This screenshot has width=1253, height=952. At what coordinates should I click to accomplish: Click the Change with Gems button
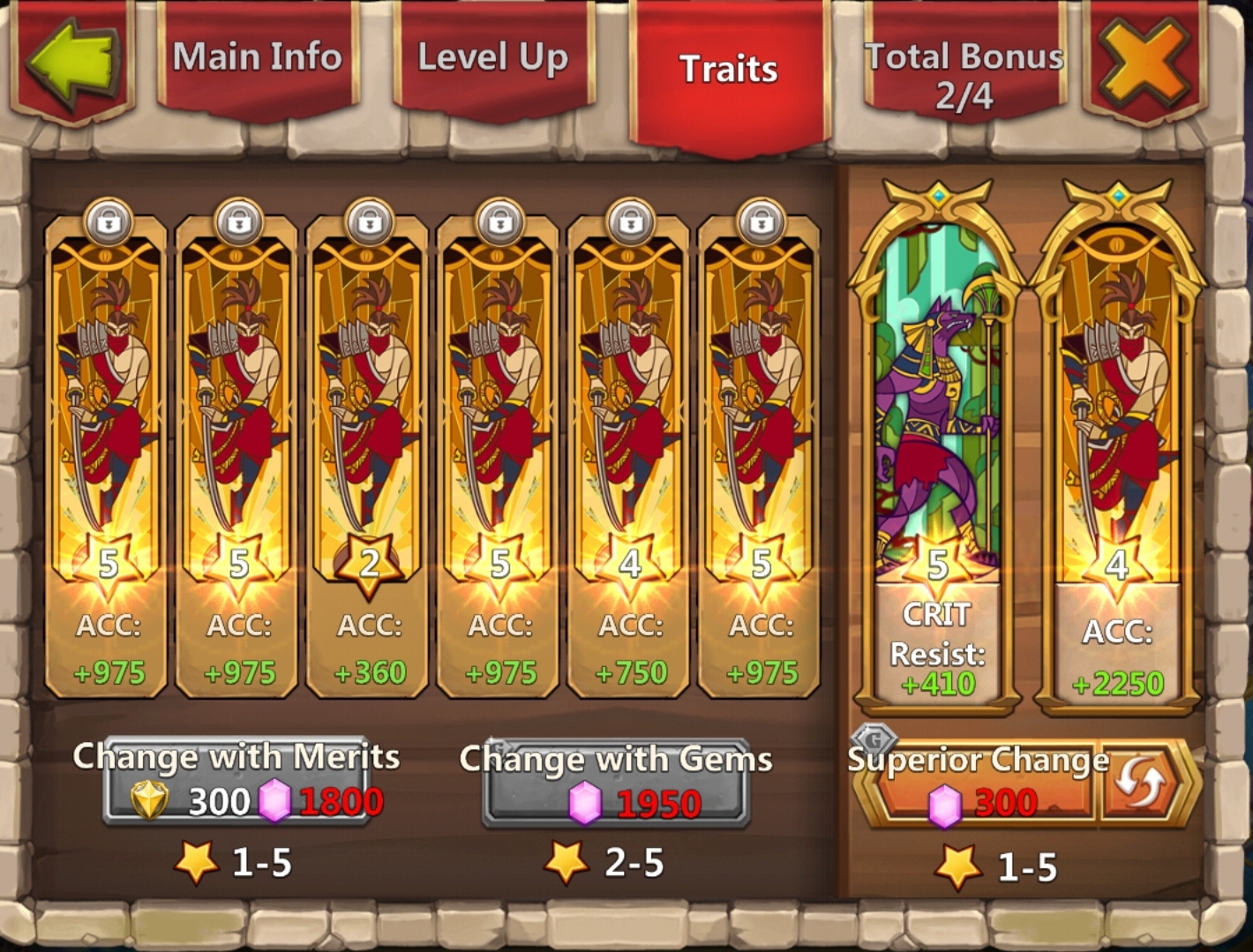[616, 785]
